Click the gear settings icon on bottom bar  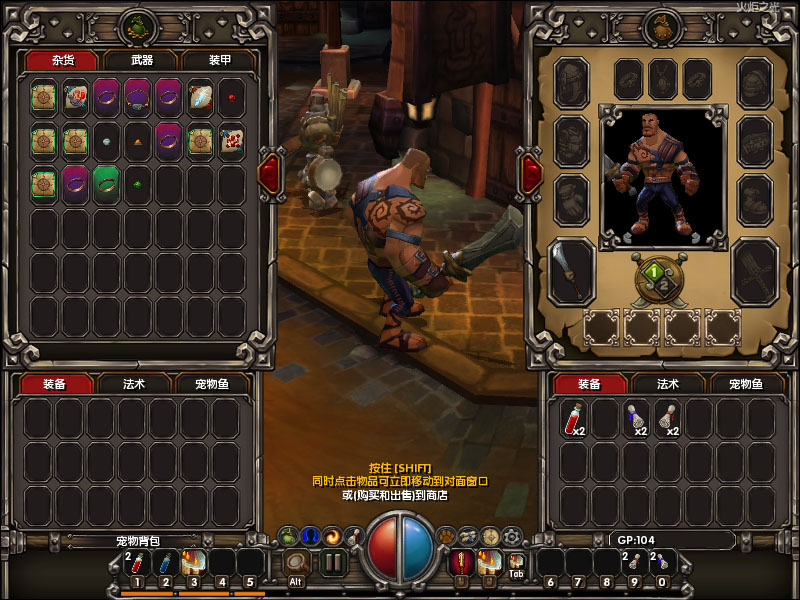[x=512, y=535]
